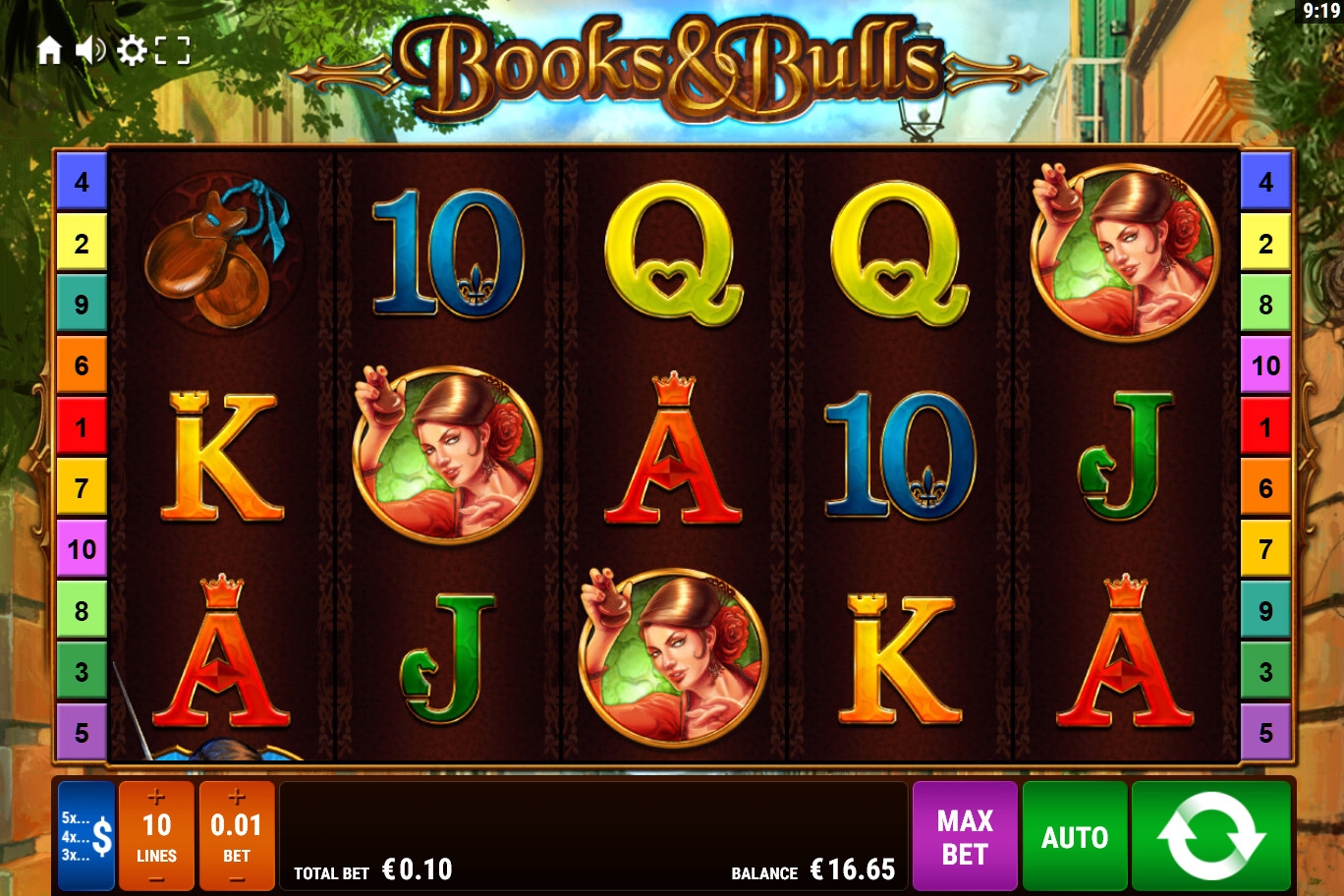The height and width of the screenshot is (896, 1344).
Task: Open the paytable with dollar sign
Action: pyautogui.click(x=86, y=836)
